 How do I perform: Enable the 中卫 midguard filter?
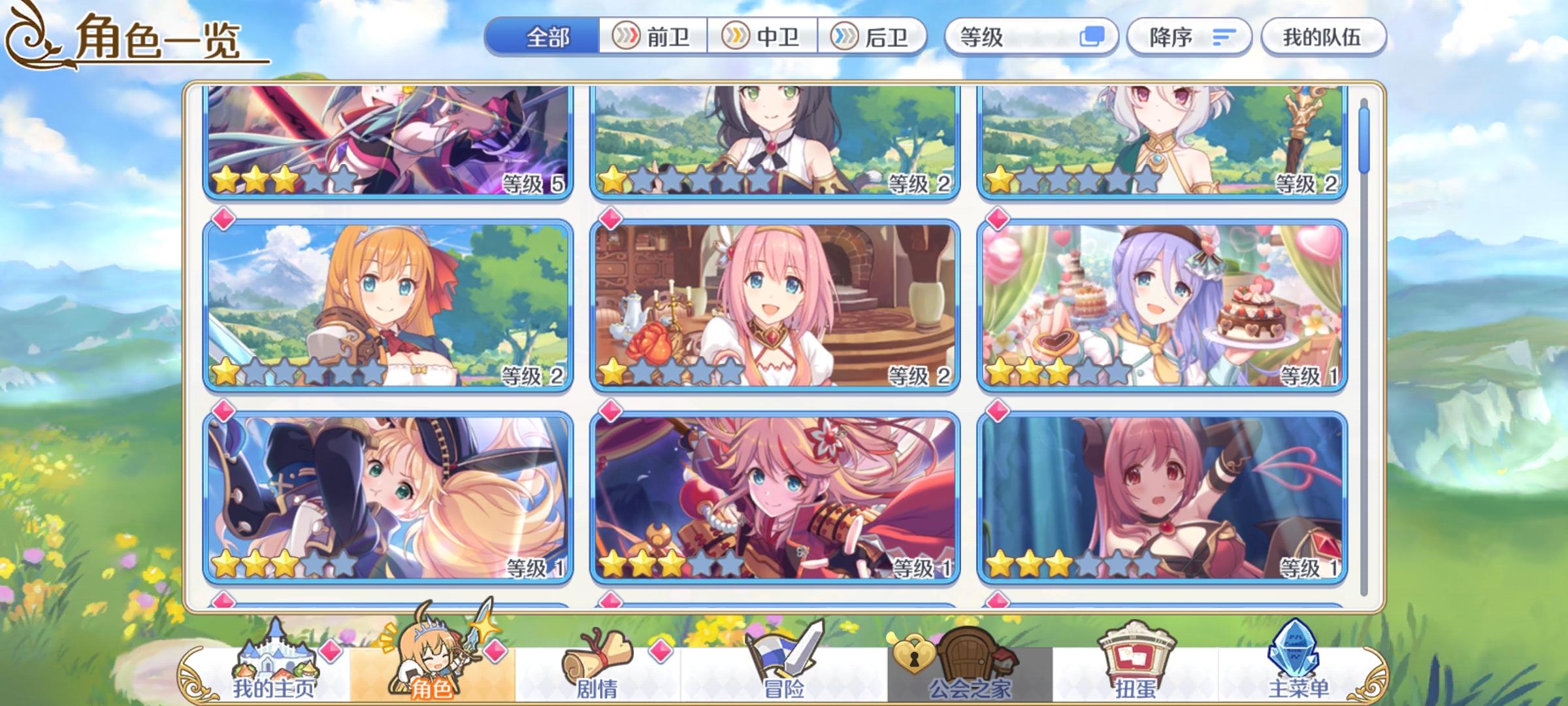pos(762,37)
